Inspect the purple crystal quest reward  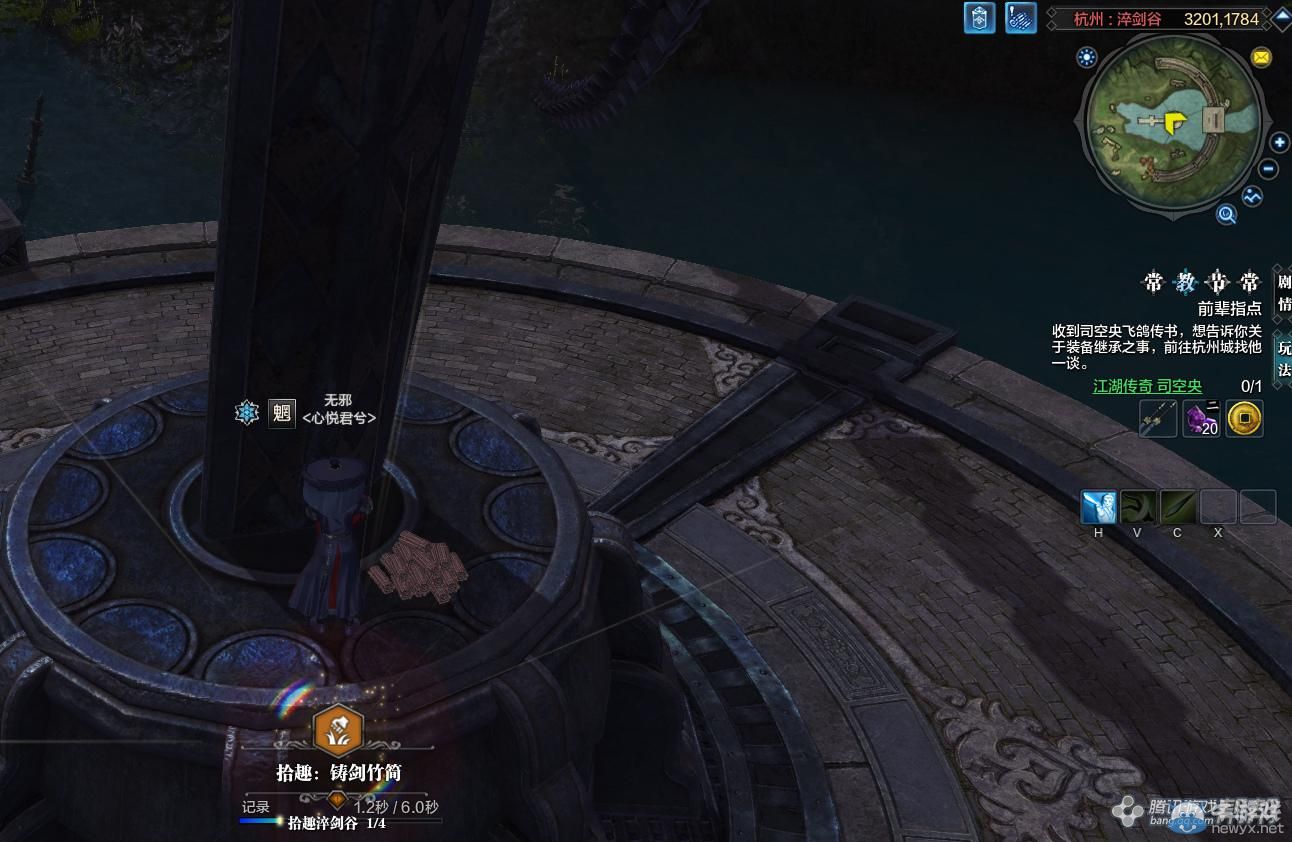click(1201, 418)
